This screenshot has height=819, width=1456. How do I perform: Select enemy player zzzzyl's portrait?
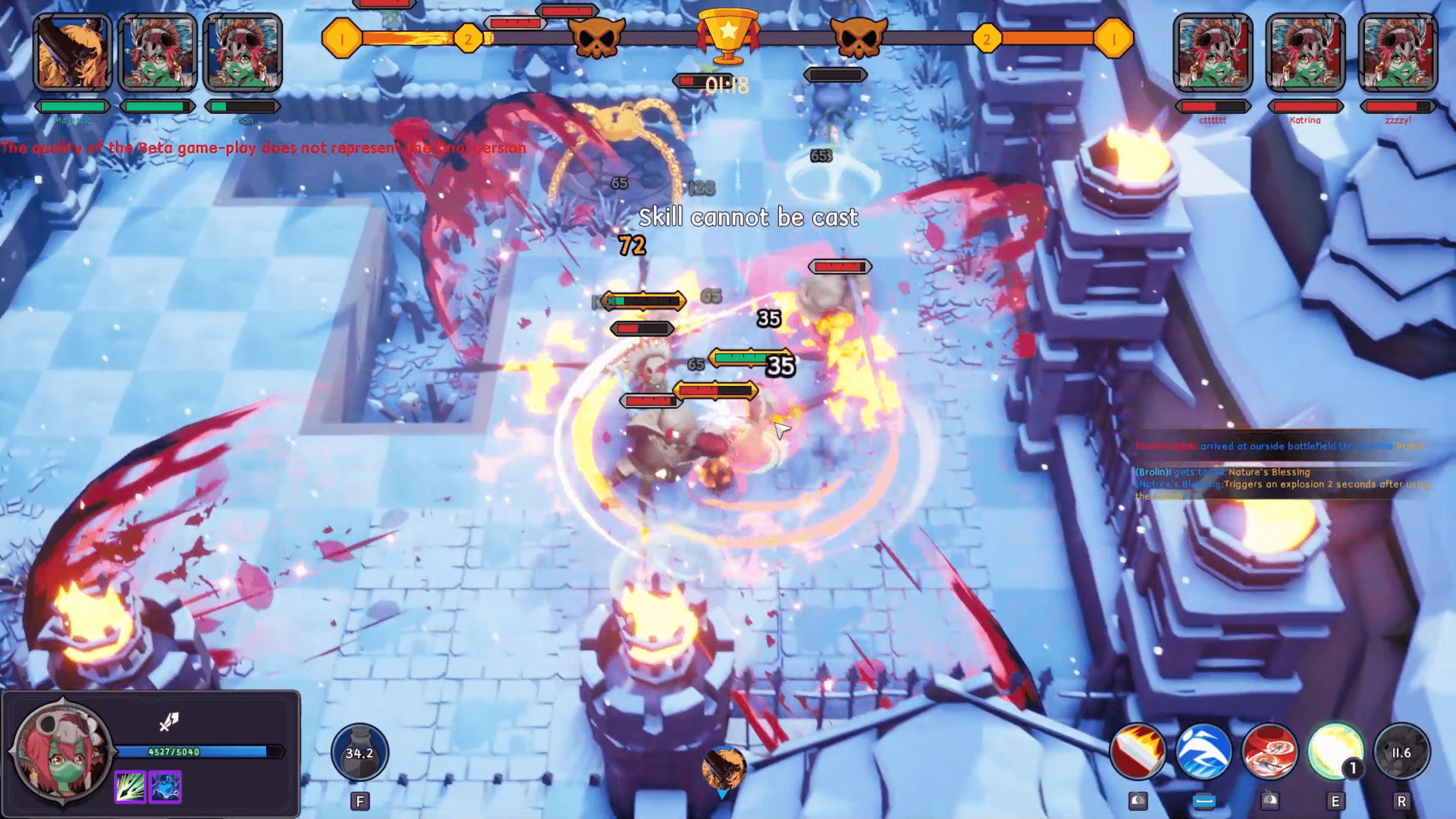point(1397,52)
